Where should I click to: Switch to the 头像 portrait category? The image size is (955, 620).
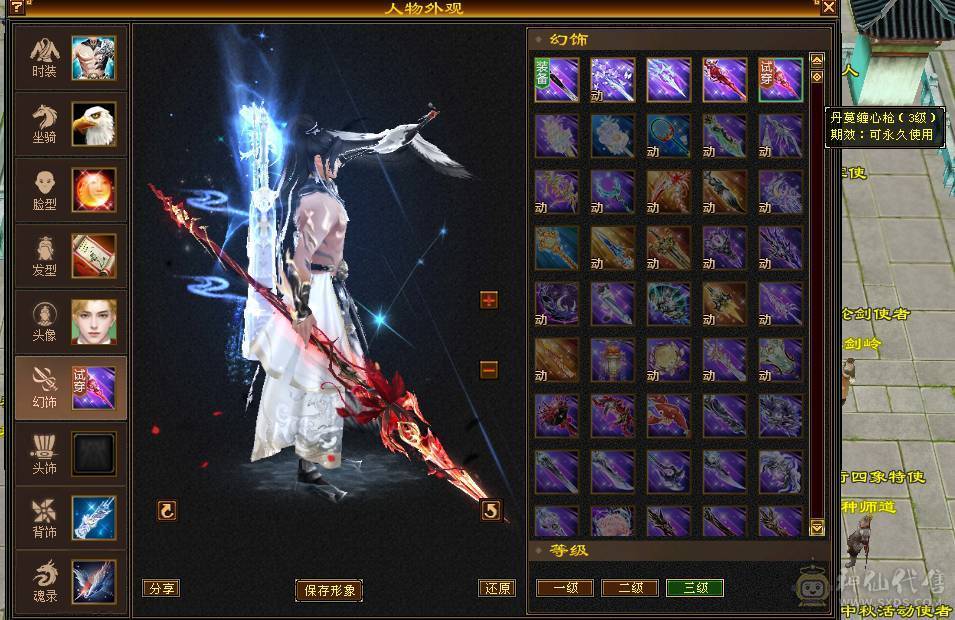71,322
